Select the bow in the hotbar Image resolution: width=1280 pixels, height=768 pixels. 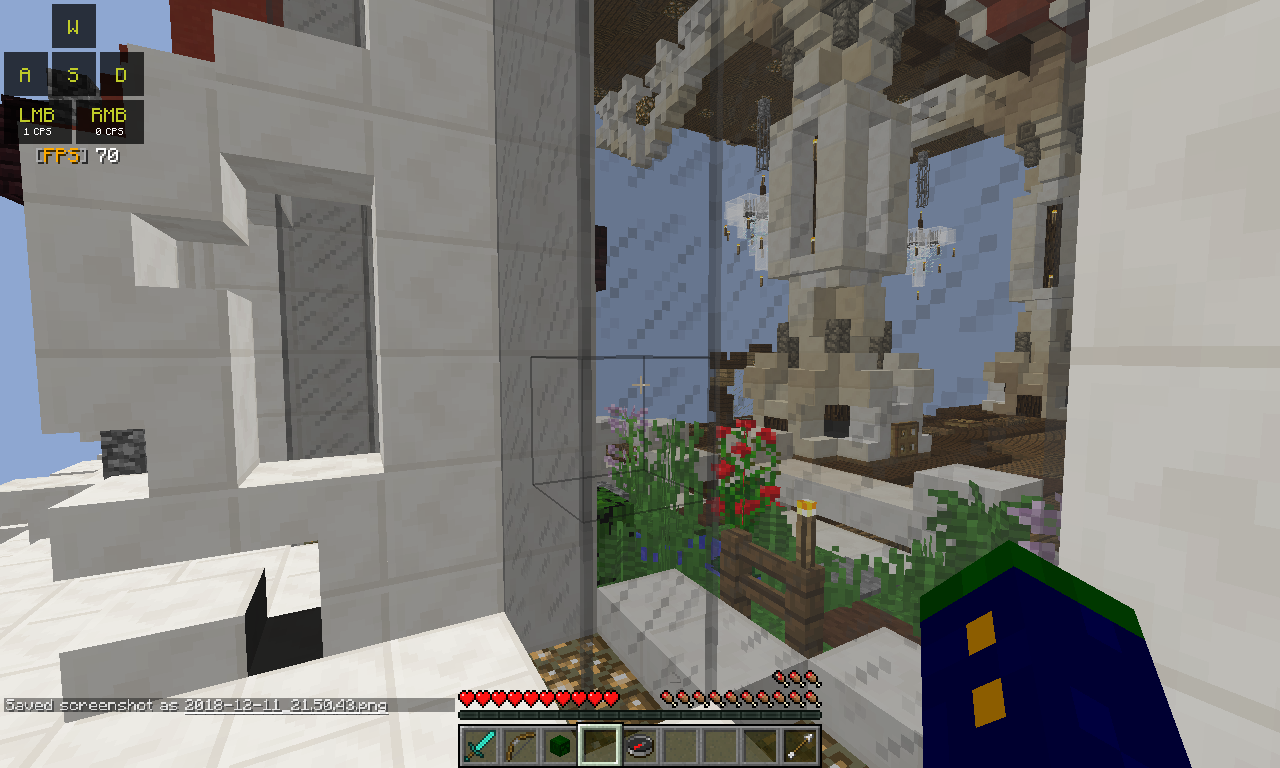click(x=520, y=746)
